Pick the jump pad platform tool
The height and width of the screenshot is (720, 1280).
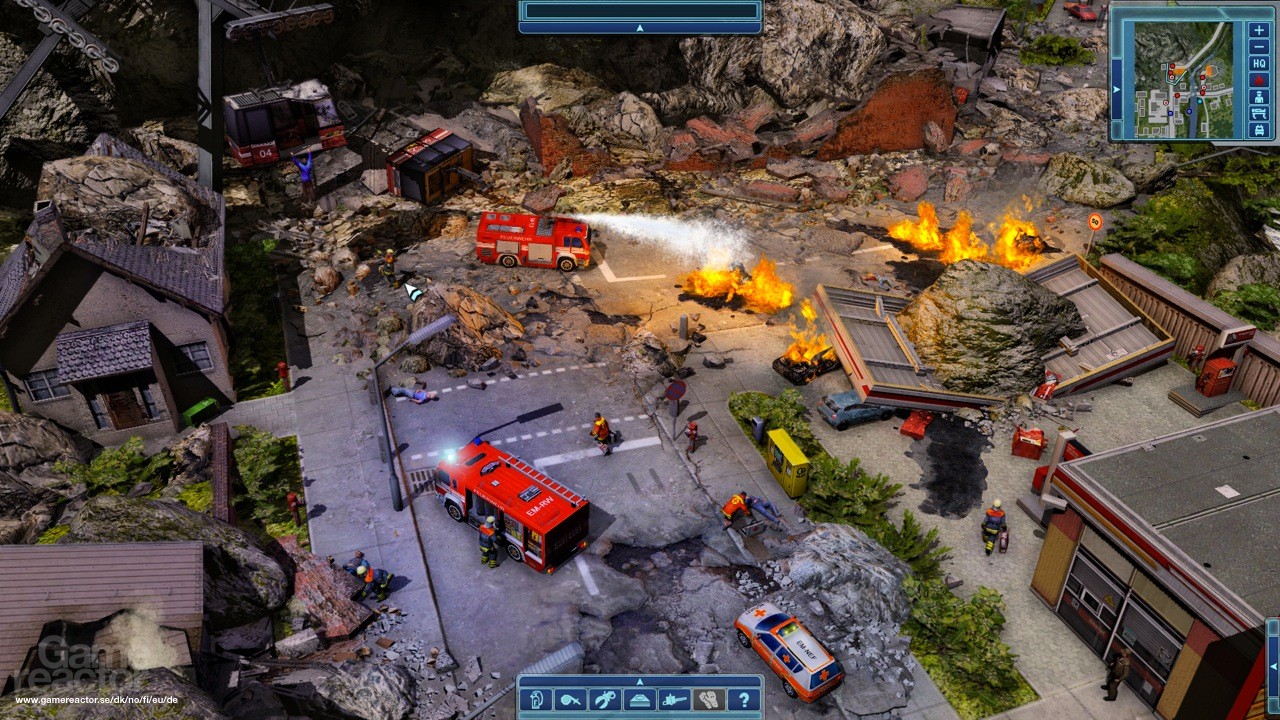tap(639, 700)
